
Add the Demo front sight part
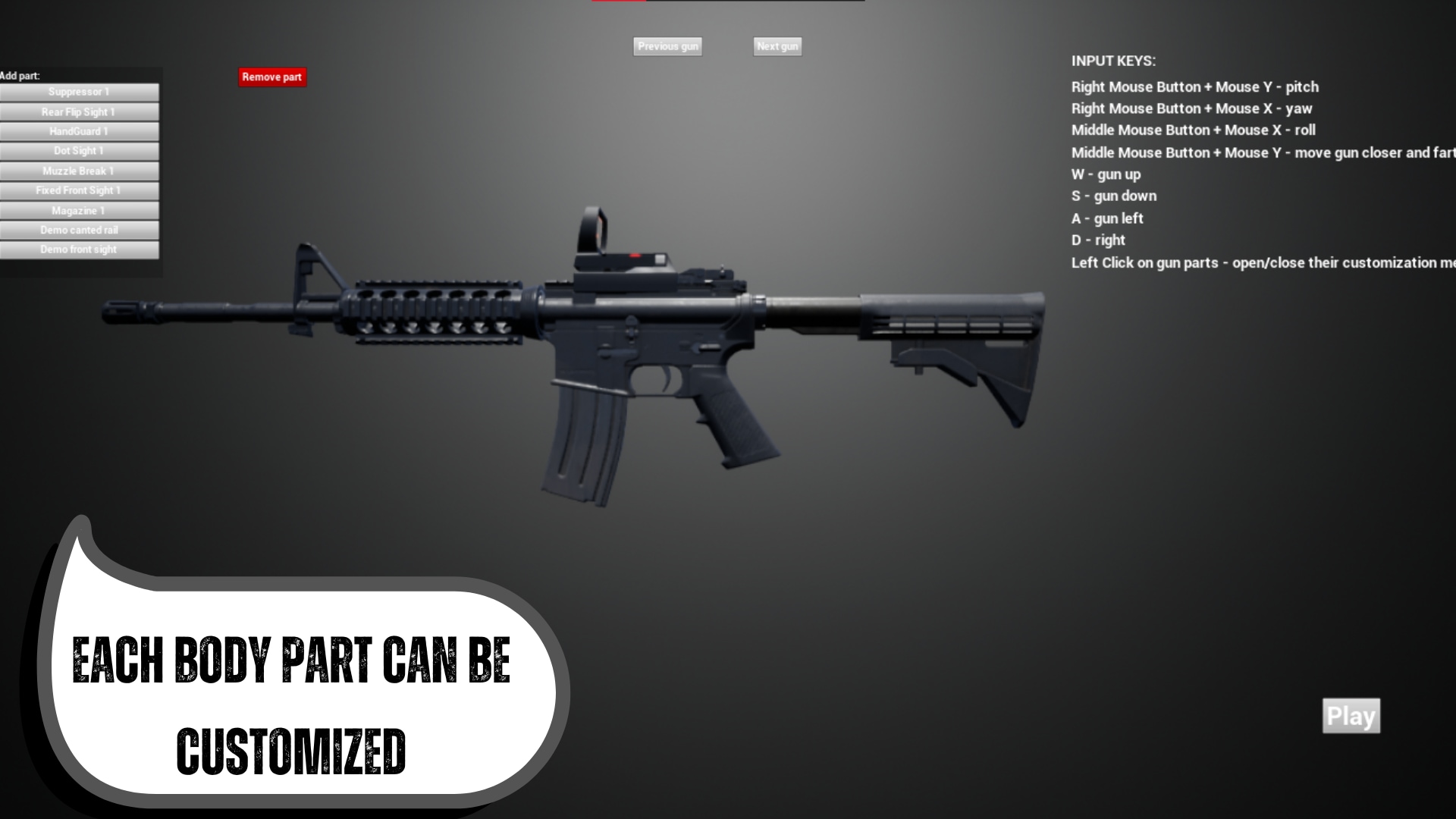[x=79, y=249]
